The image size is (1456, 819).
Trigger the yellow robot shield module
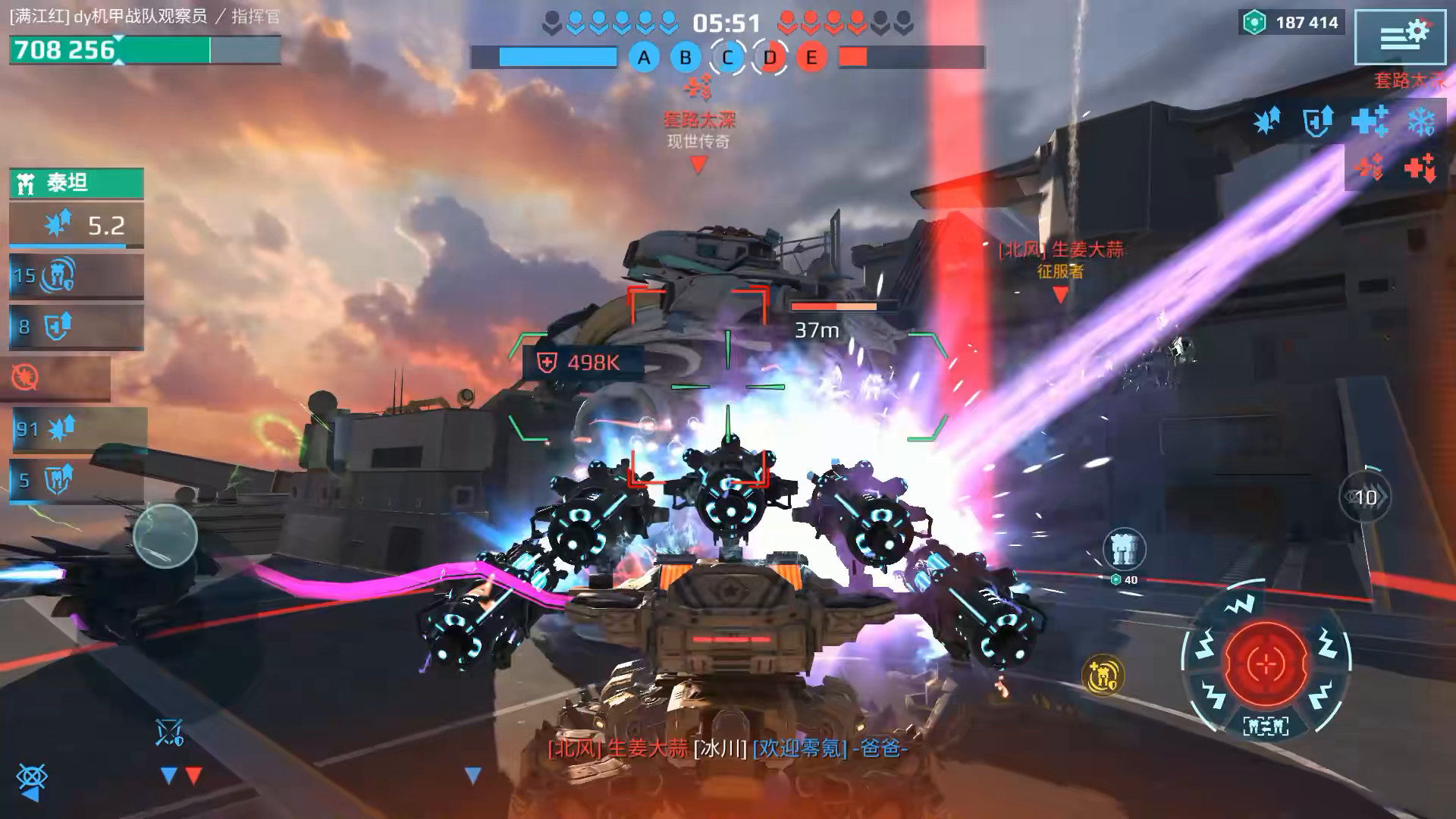(1102, 675)
